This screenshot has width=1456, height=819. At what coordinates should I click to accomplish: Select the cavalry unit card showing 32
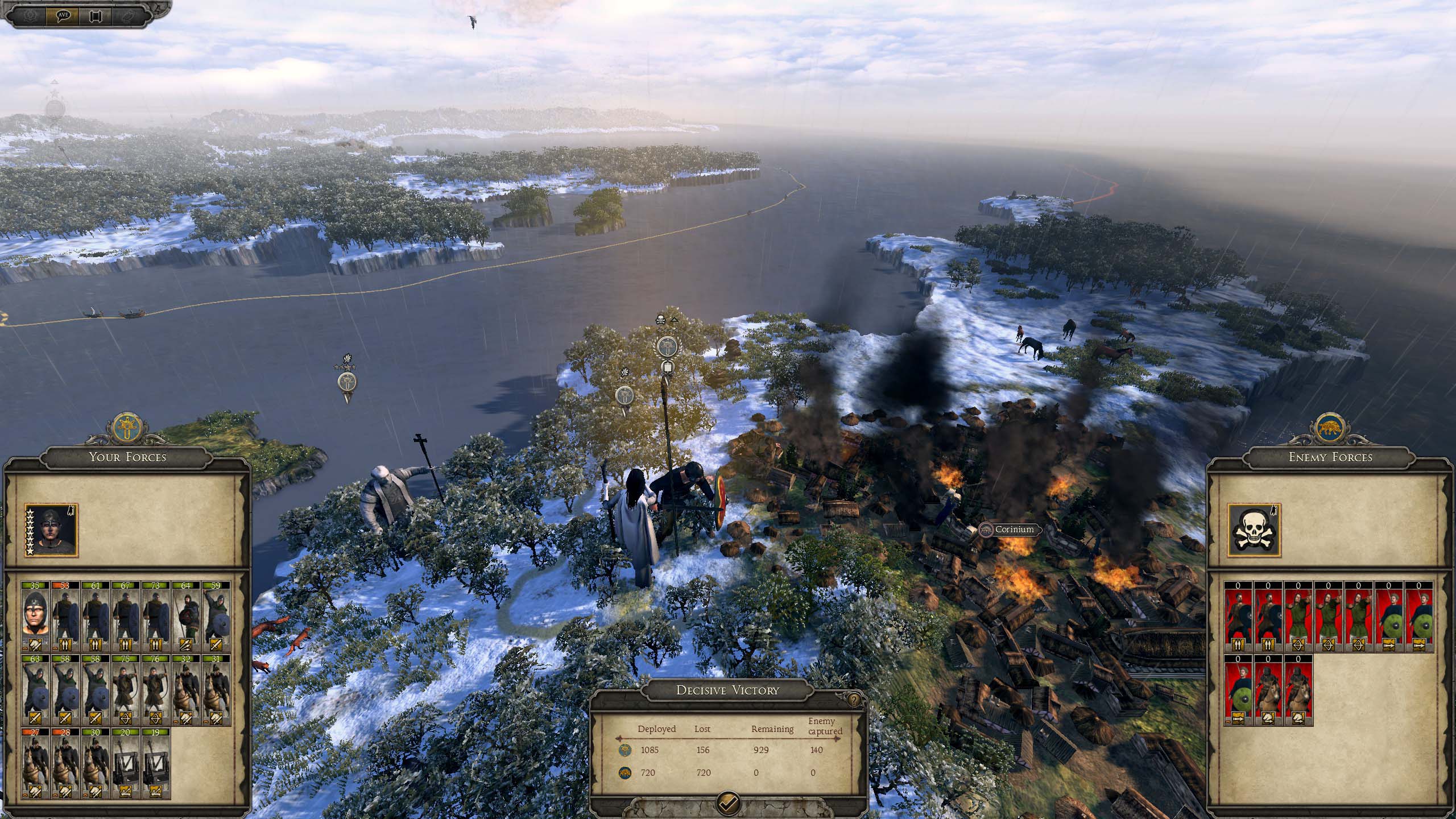(186, 689)
